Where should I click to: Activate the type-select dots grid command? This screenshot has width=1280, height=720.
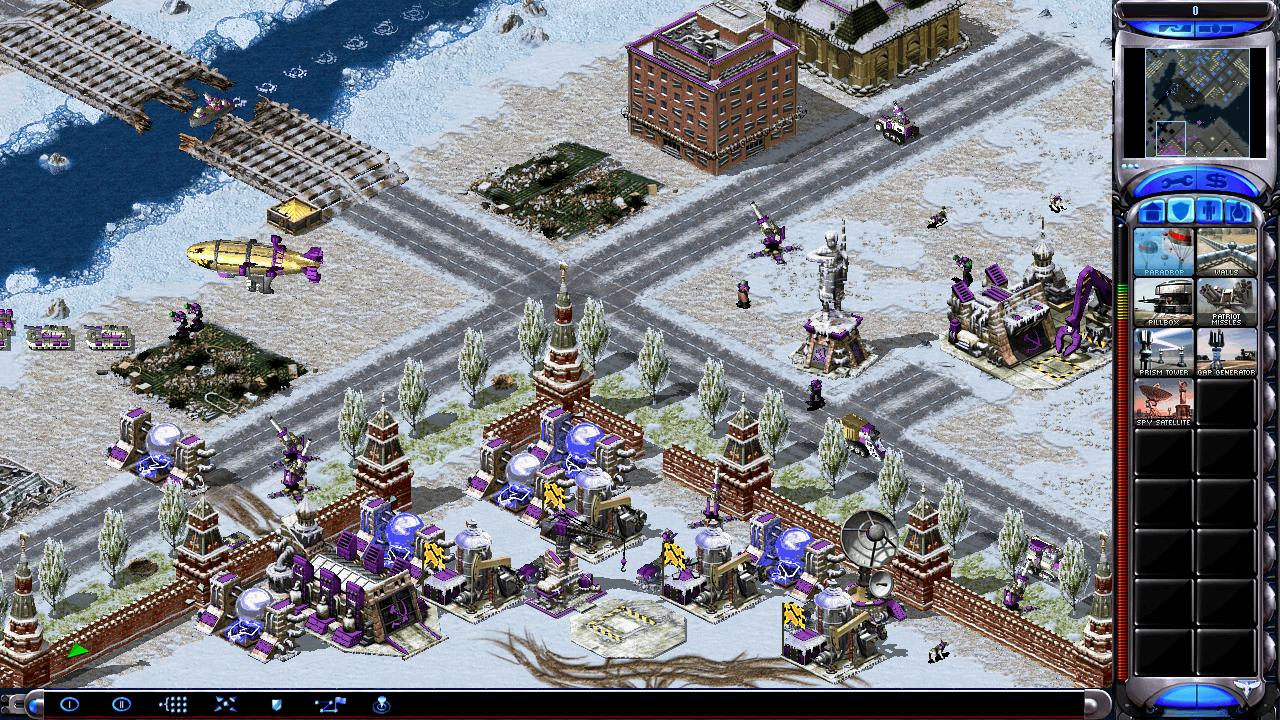click(x=173, y=704)
